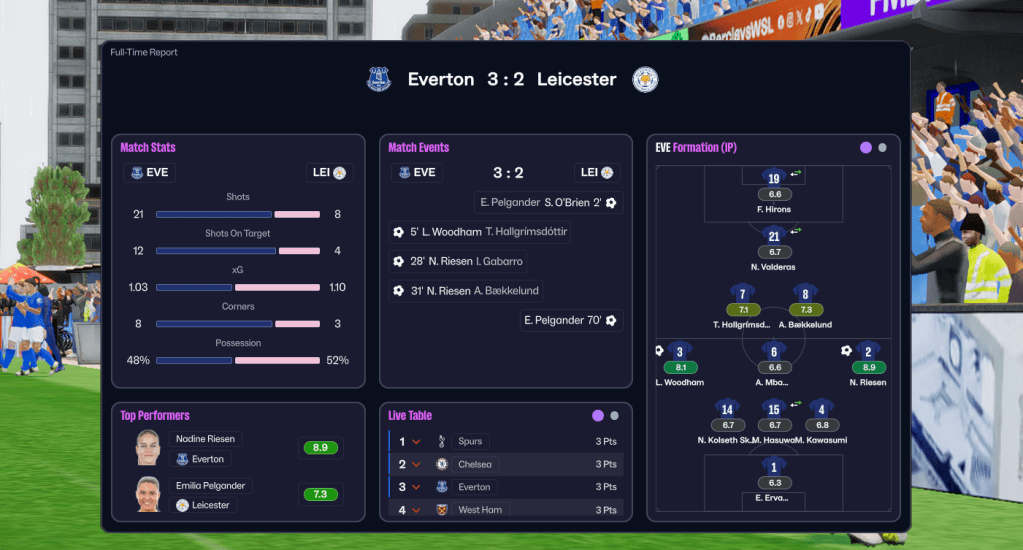View N. Riesen's 31' goal event
The height and width of the screenshot is (550, 1023).
point(467,291)
